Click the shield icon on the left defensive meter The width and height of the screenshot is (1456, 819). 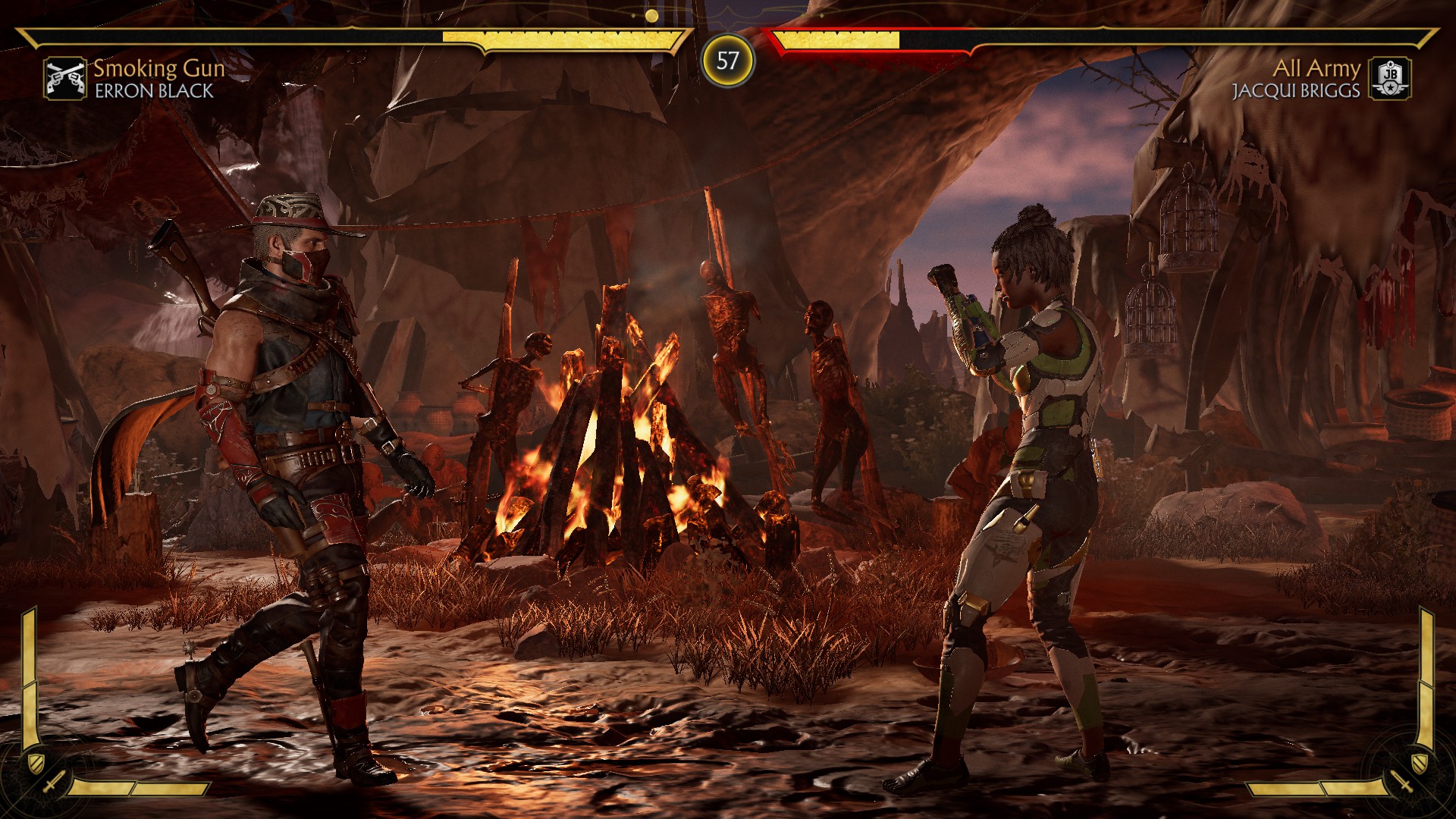coord(36,763)
